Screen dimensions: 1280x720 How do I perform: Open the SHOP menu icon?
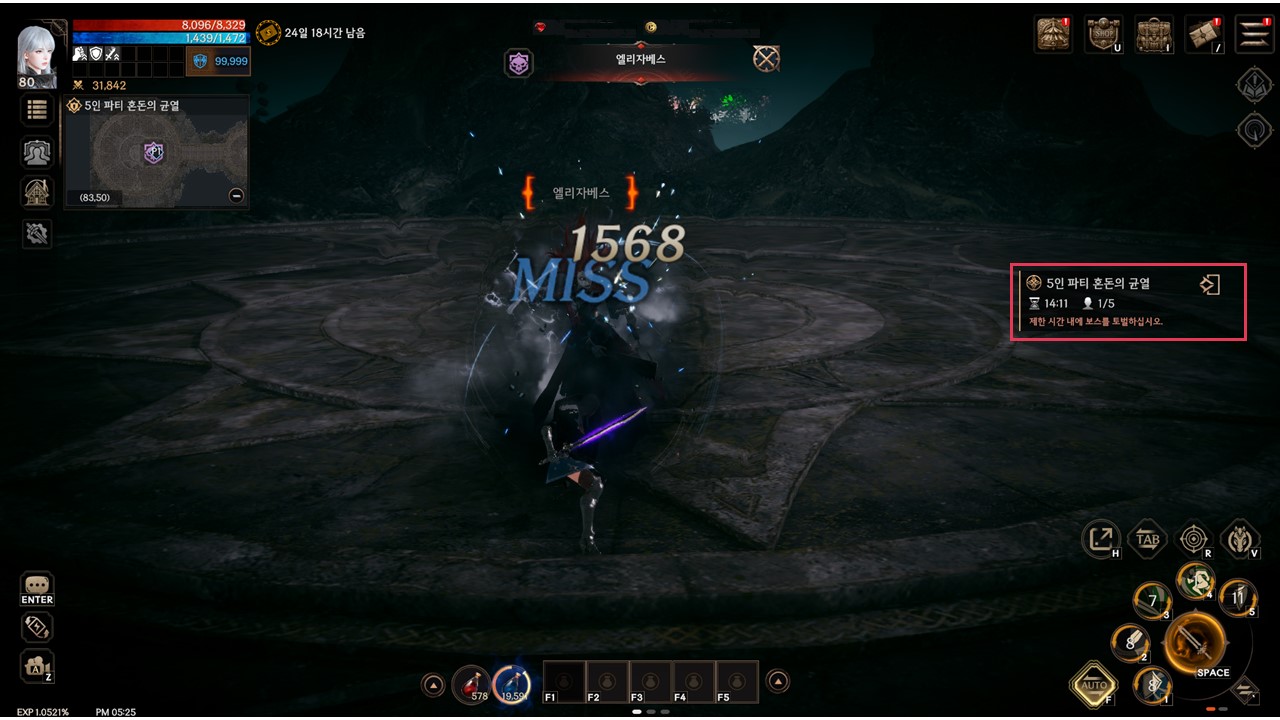coord(1103,34)
